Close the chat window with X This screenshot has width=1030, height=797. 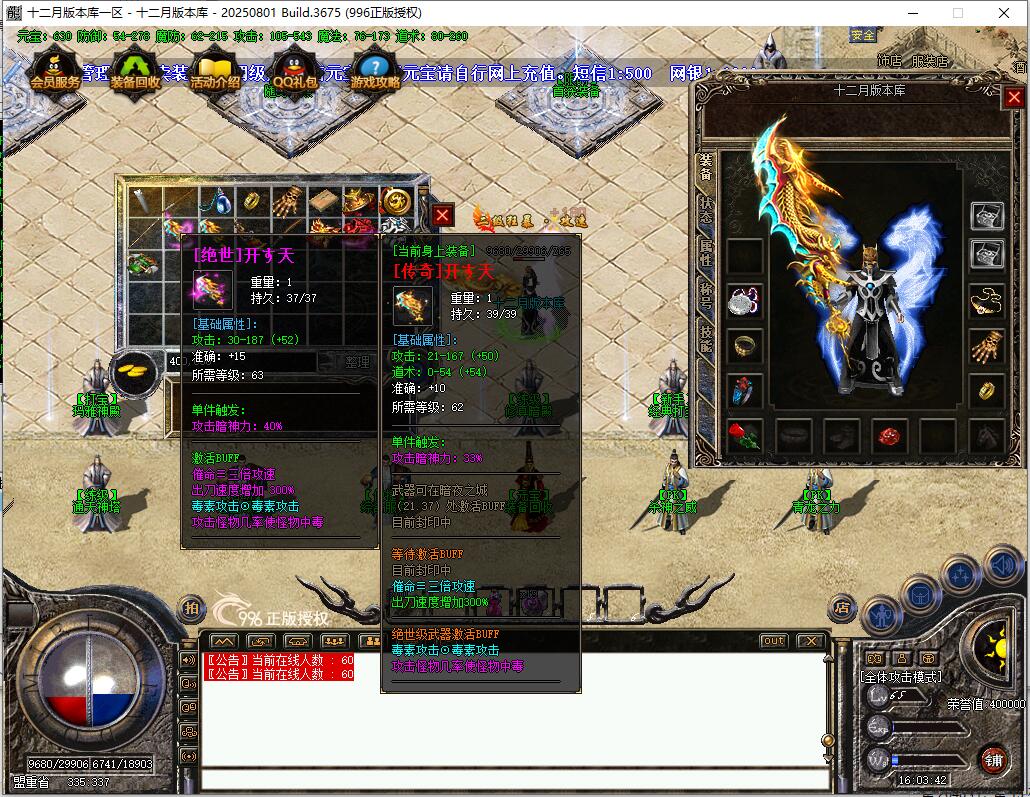click(810, 641)
